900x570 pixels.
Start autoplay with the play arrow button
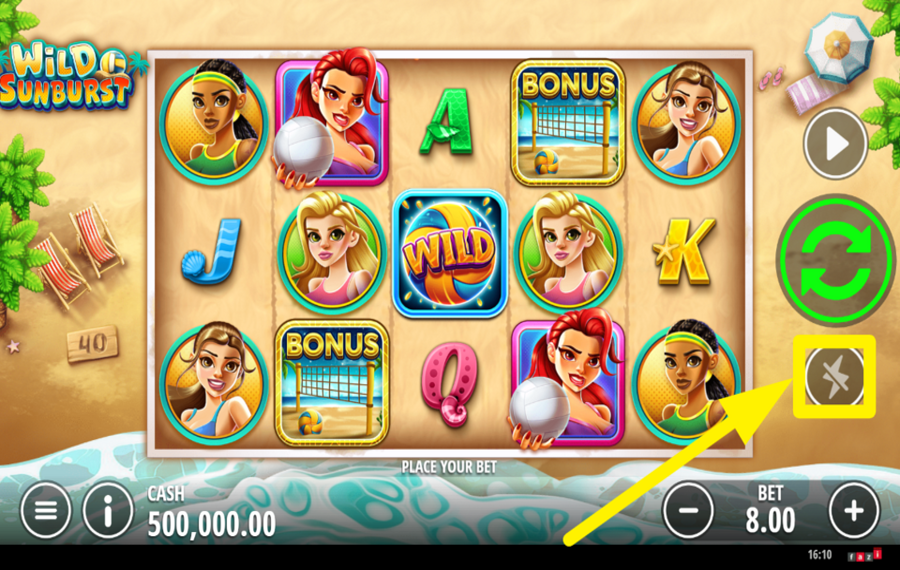[835, 145]
